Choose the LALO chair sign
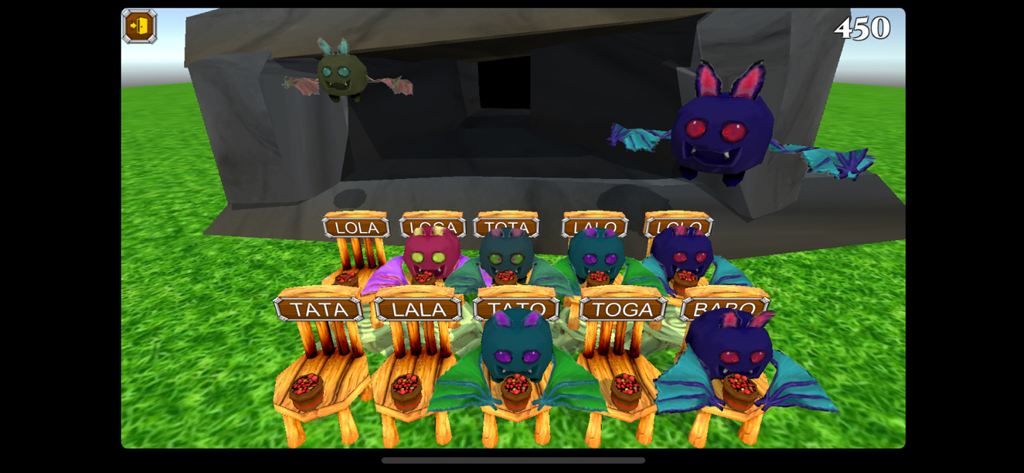 click(x=594, y=224)
